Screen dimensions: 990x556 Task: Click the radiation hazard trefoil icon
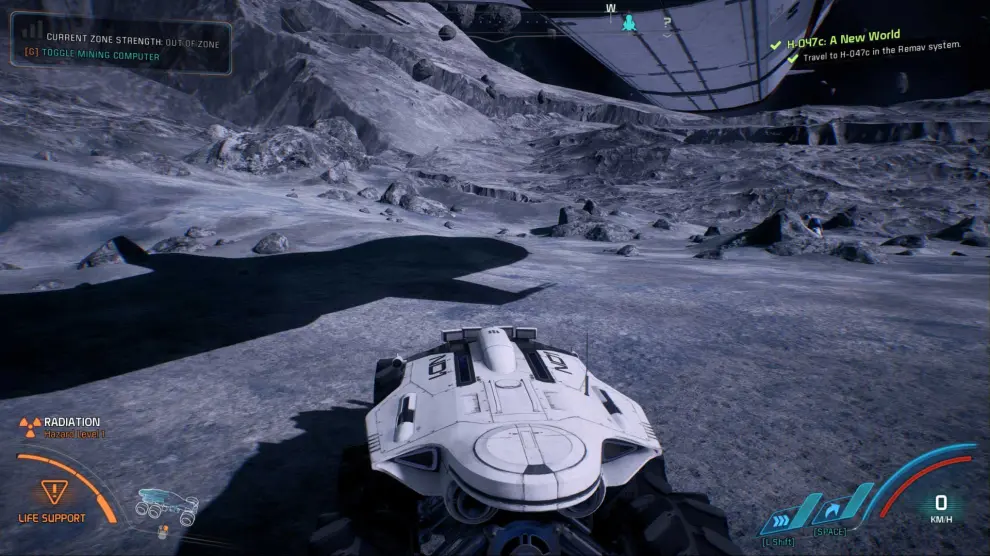[x=30, y=427]
